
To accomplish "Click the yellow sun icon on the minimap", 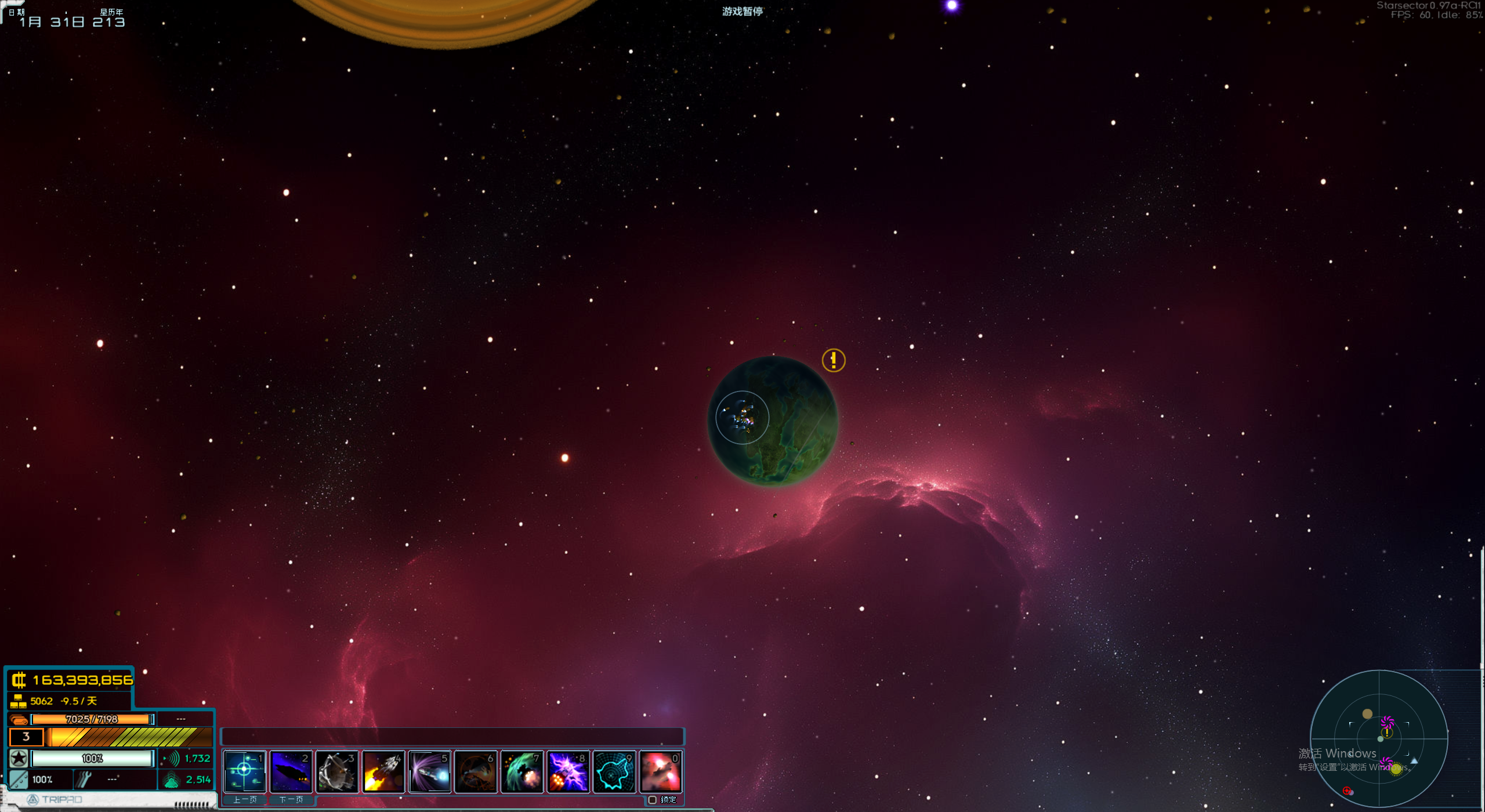I will (x=1396, y=769).
